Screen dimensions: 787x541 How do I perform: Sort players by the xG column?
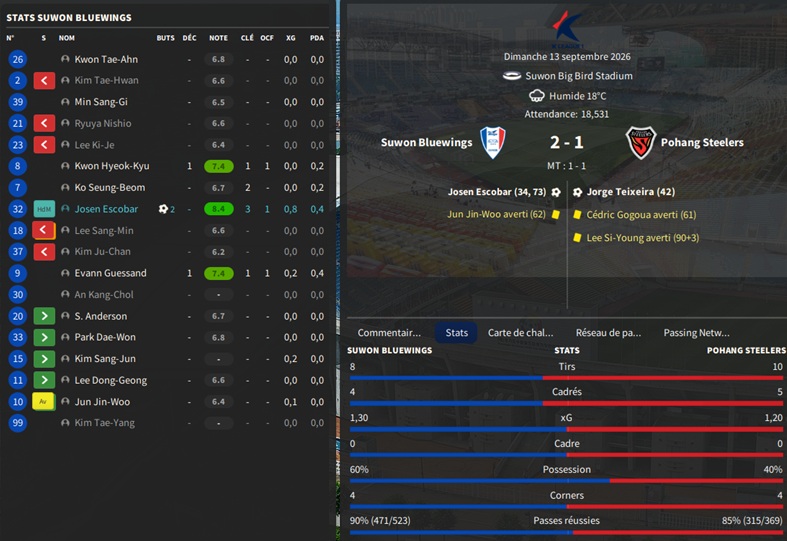point(290,38)
